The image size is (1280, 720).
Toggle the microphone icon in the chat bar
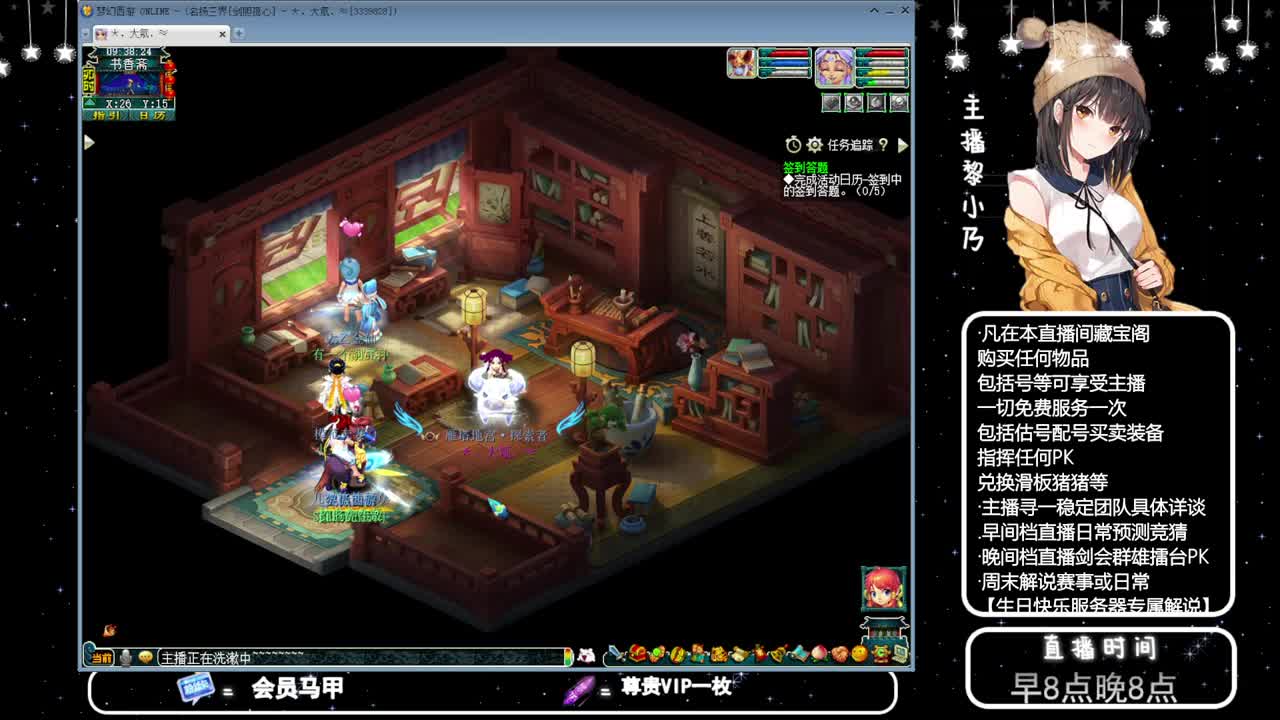126,656
